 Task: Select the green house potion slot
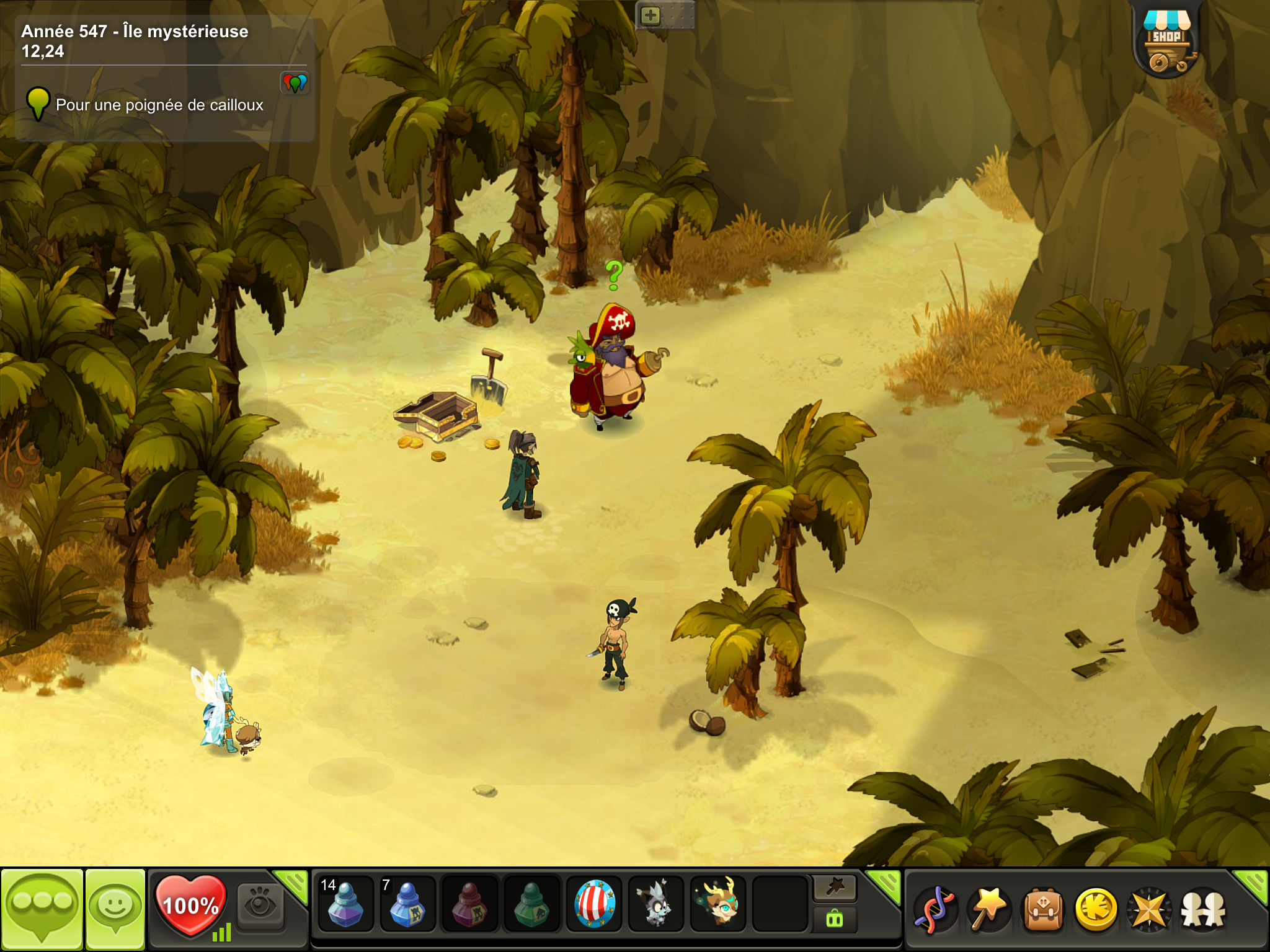coord(532,905)
